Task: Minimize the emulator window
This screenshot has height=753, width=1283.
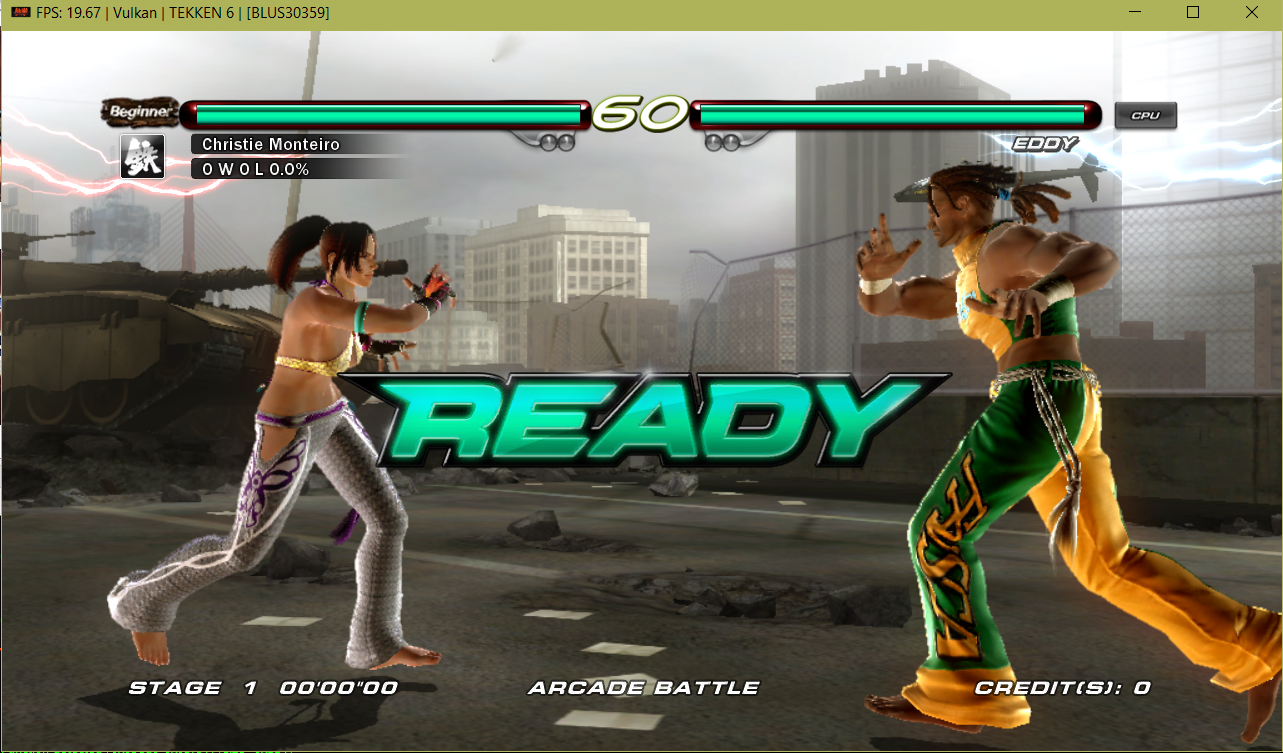Action: [x=1134, y=13]
